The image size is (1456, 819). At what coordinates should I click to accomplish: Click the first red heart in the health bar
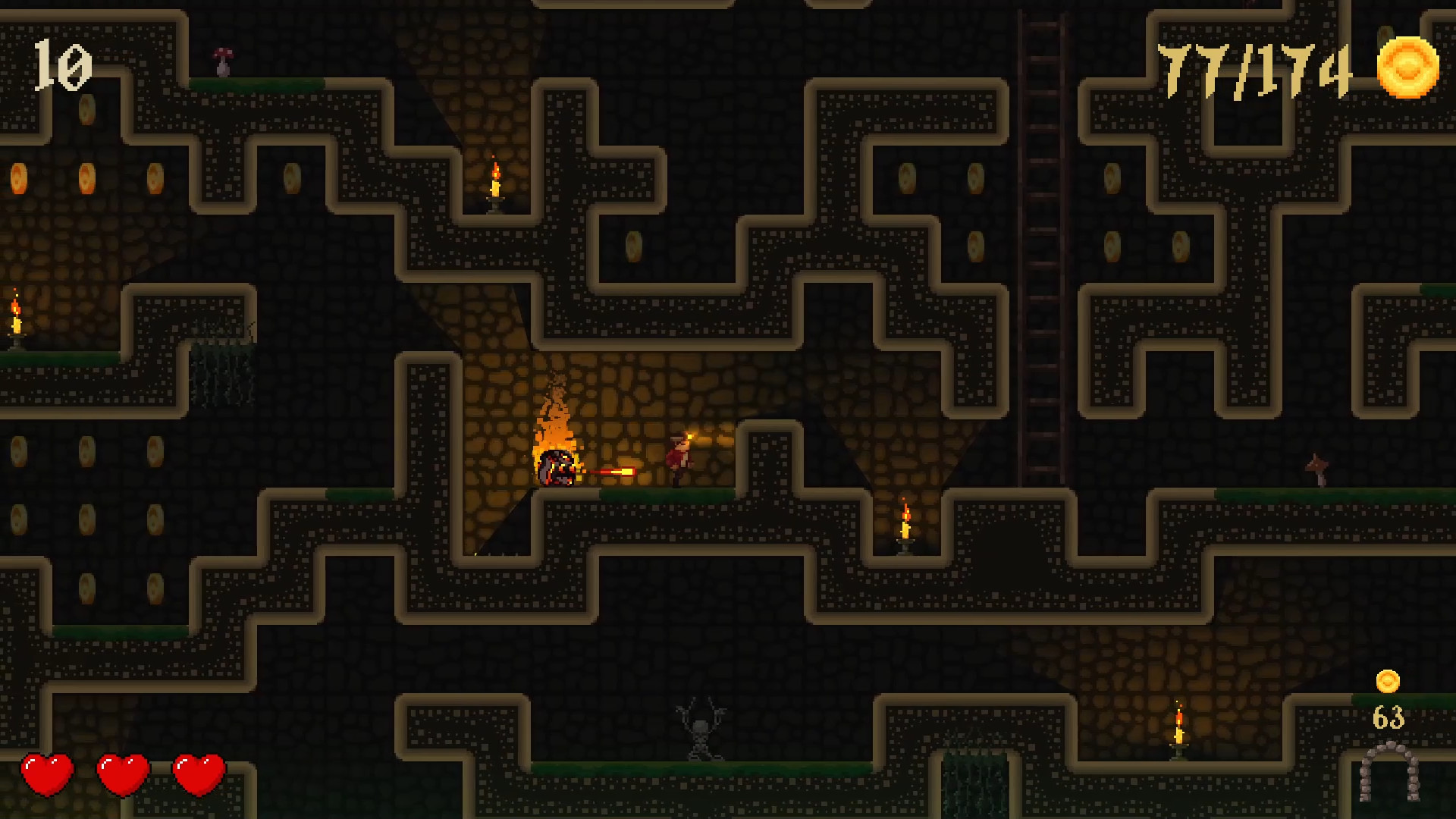[x=47, y=773]
